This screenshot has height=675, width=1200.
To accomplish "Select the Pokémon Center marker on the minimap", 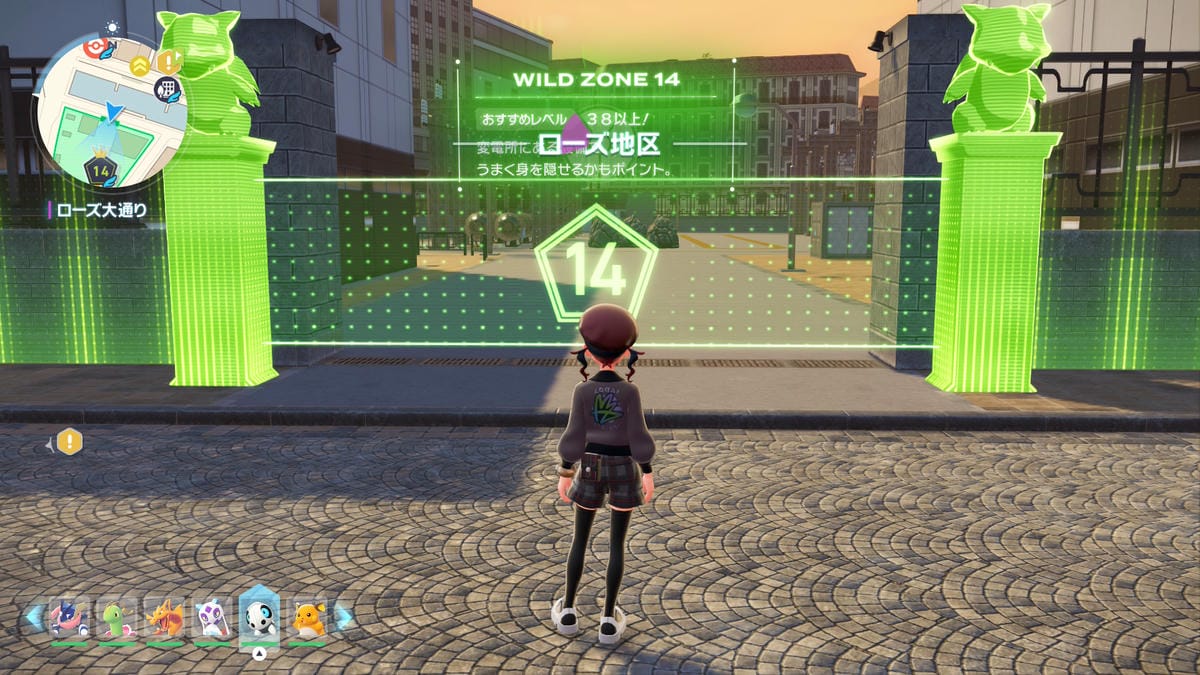I will [97, 46].
